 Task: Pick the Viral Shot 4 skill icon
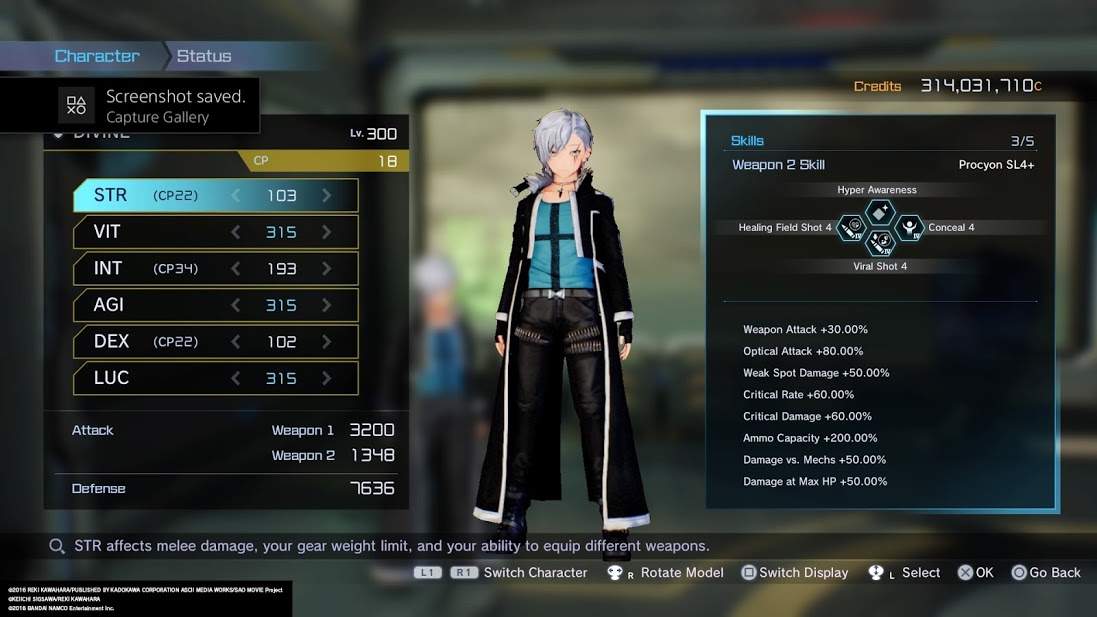(880, 243)
